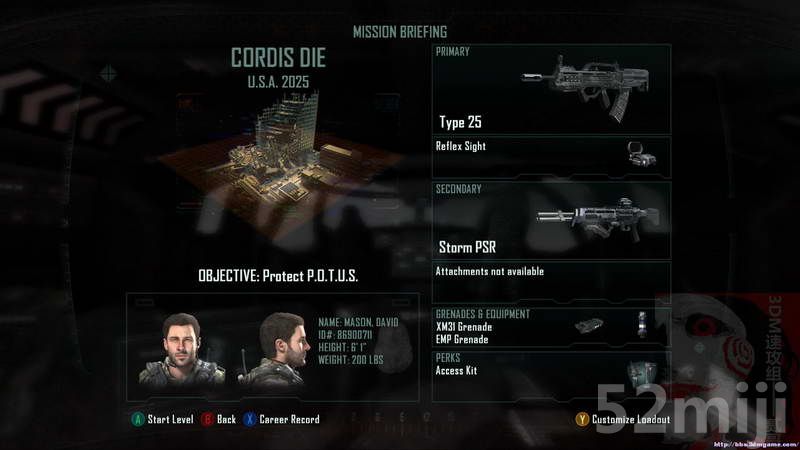Screen dimensions: 800x450
Task: Open Customize Loadout
Action: coord(623,419)
